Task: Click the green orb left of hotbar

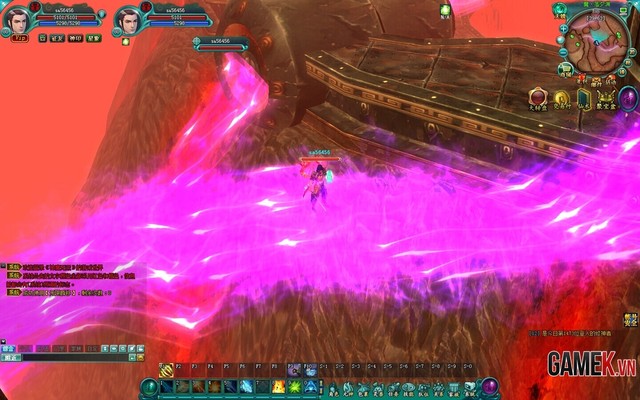Action: click(x=149, y=387)
